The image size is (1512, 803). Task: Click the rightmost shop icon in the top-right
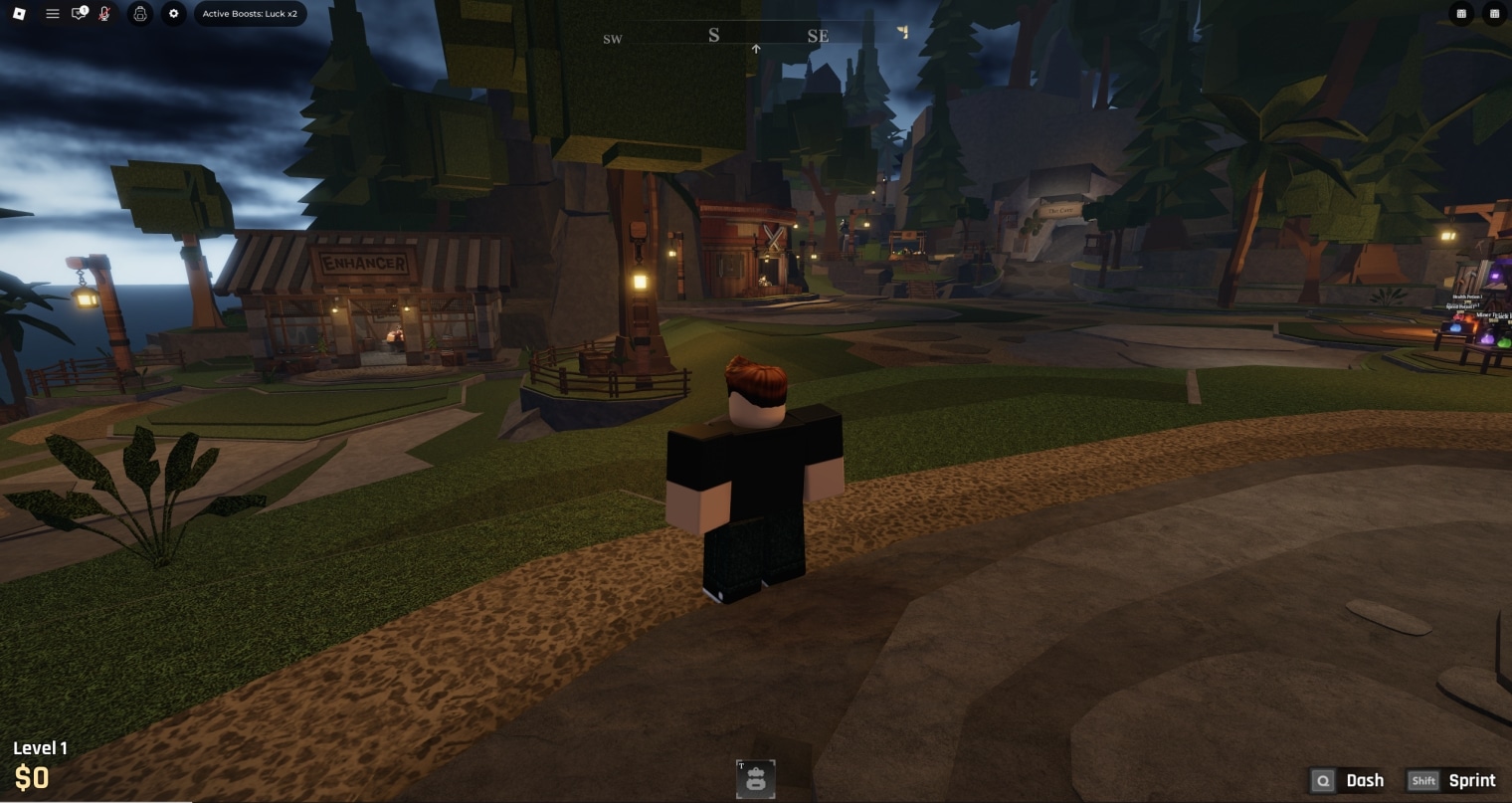click(x=1495, y=14)
